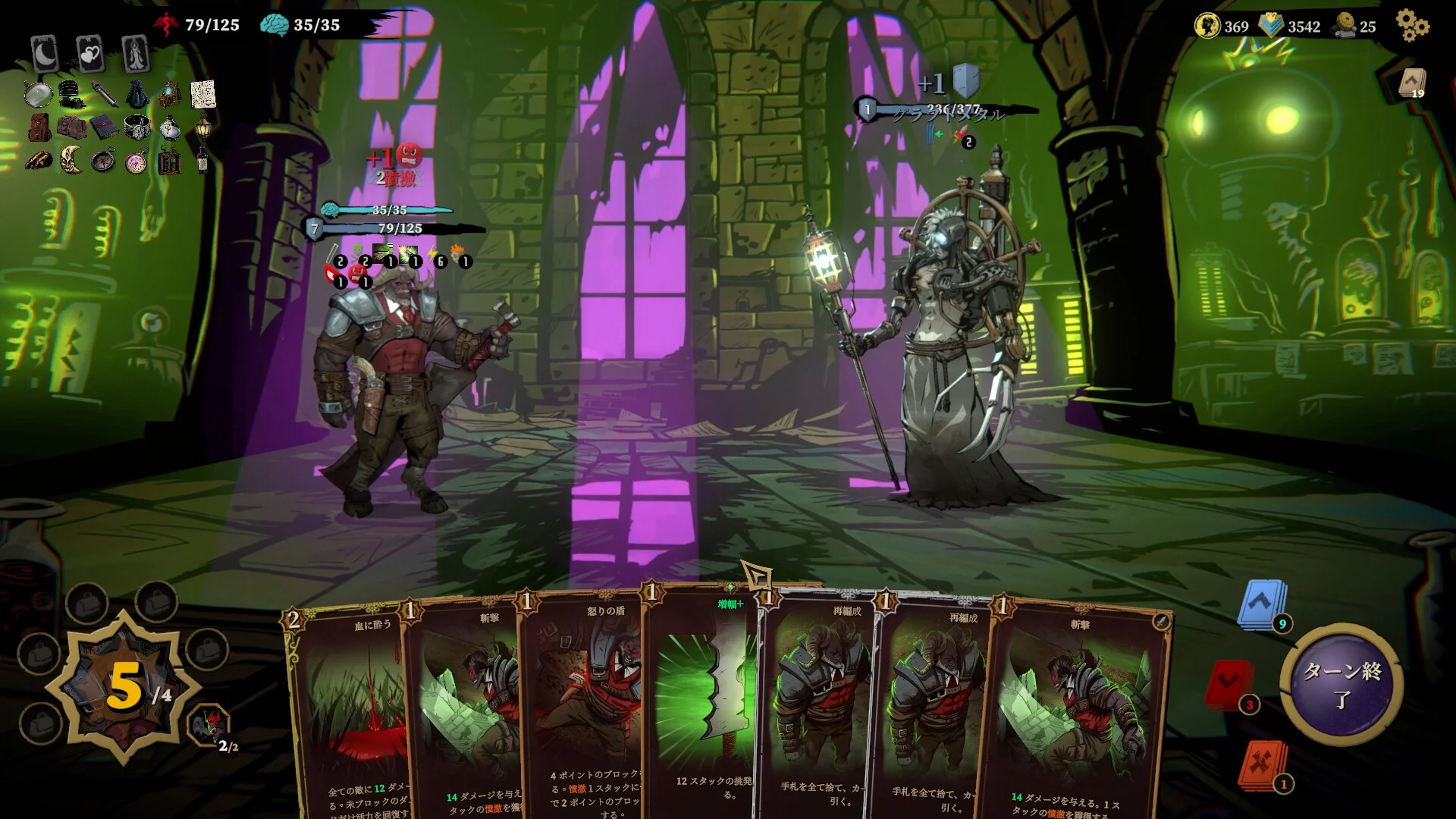Viewport: 1456px width, 819px height.
Task: Inspect the torn paper note relic
Action: [x=202, y=95]
